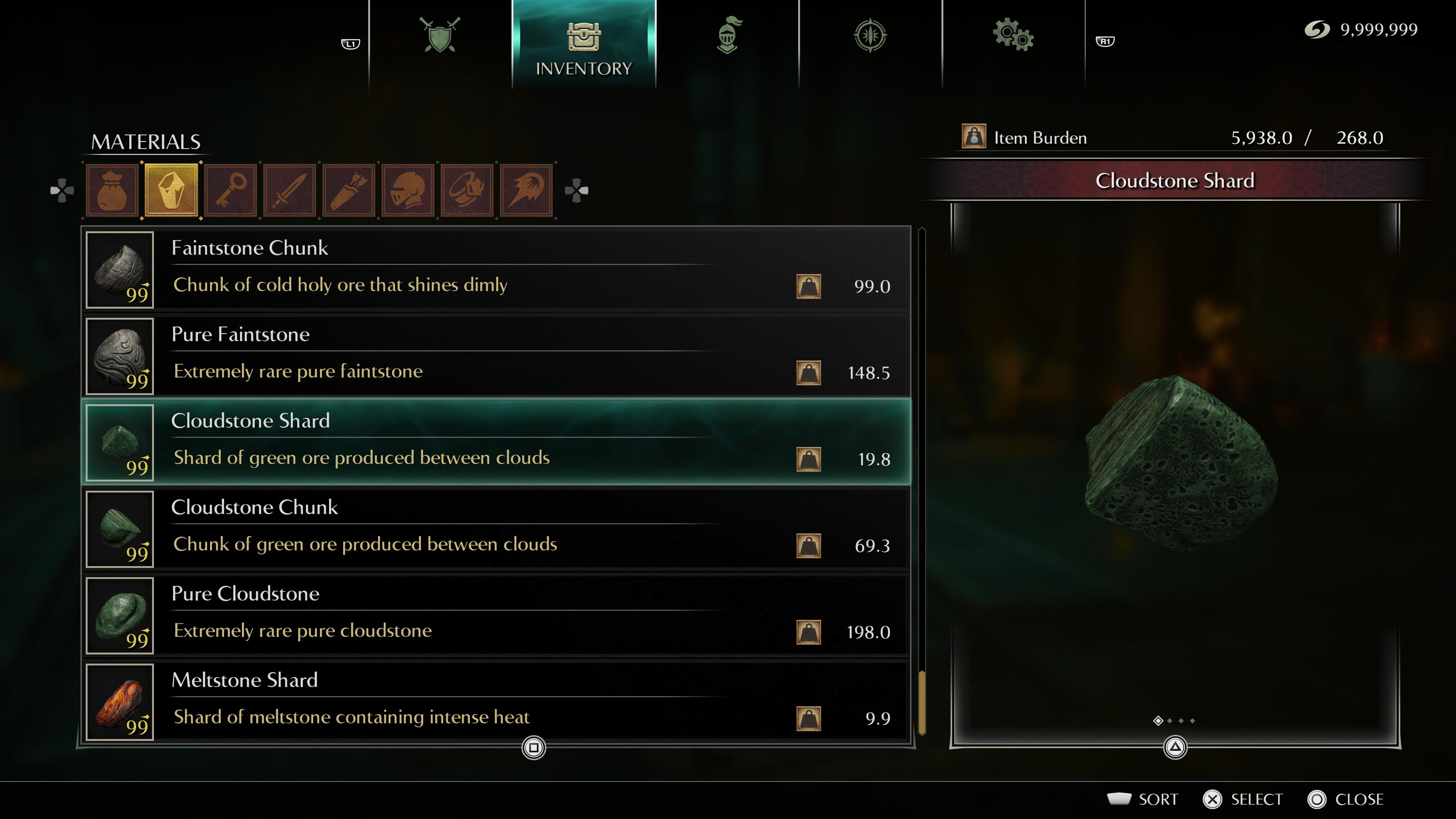This screenshot has width=1456, height=819.
Task: Show the pouch consumables category
Action: click(x=113, y=190)
